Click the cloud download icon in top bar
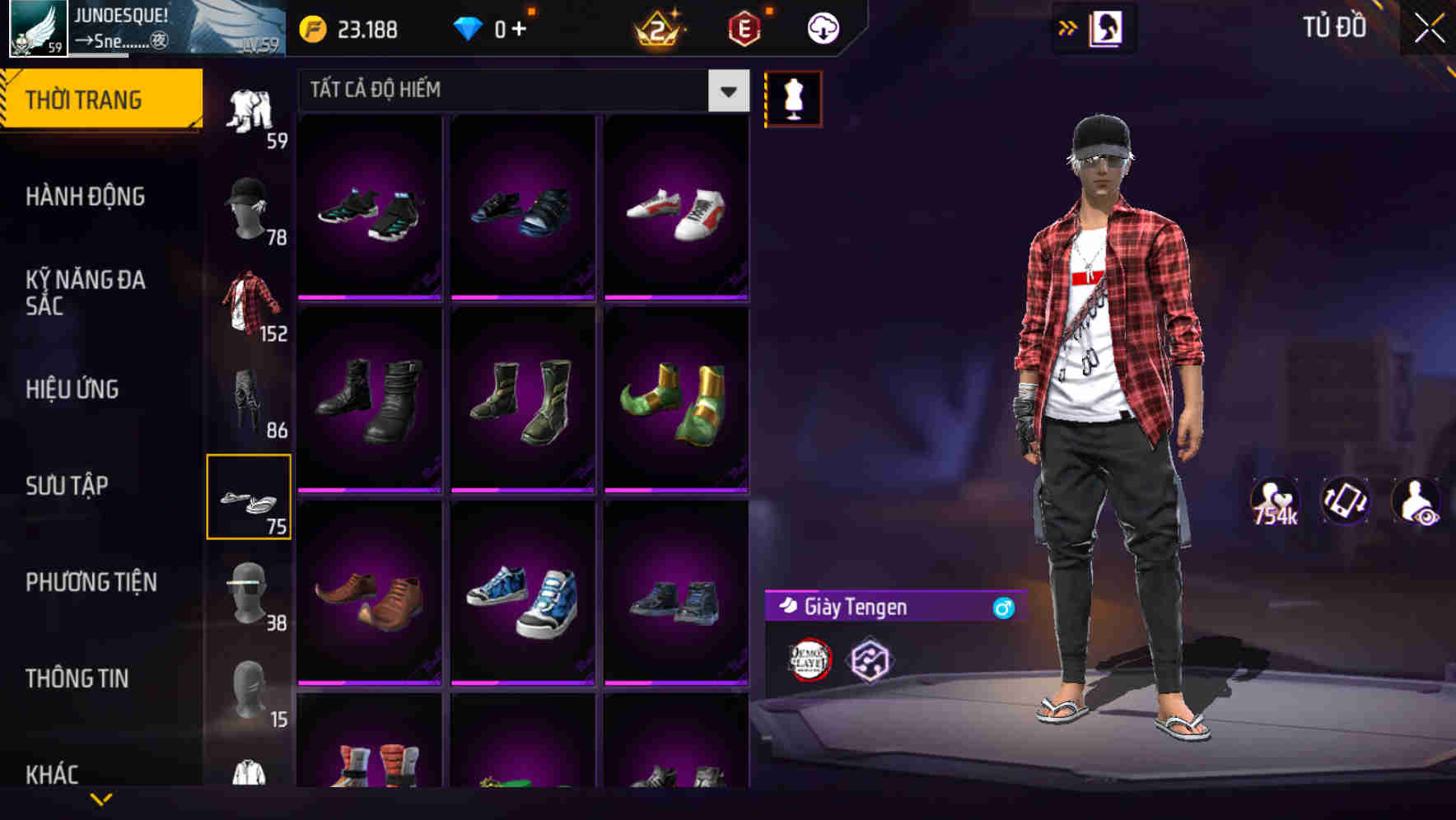The image size is (1456, 820). (x=822, y=27)
